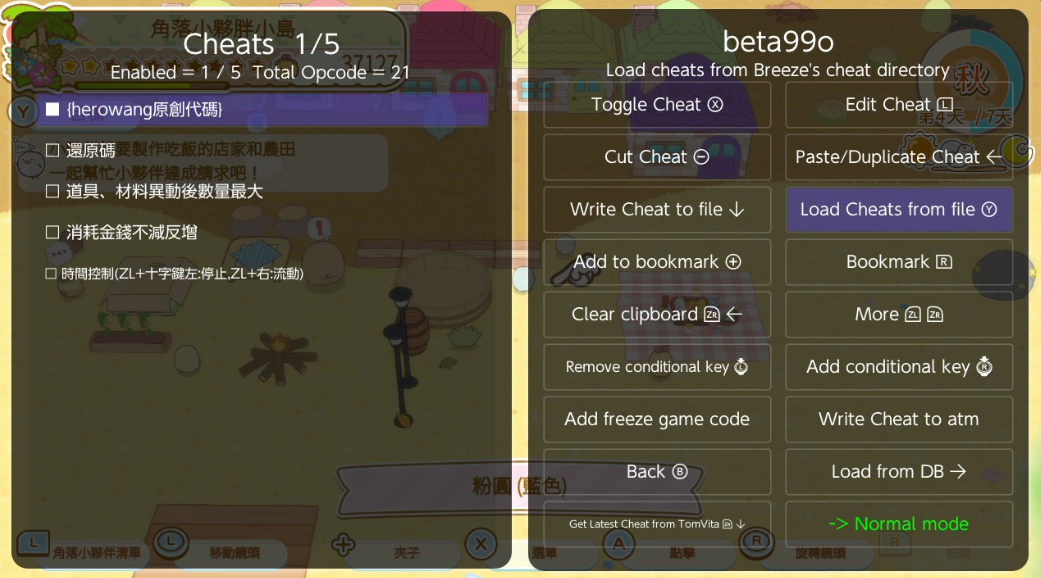Activate Load Cheats from file

click(898, 210)
